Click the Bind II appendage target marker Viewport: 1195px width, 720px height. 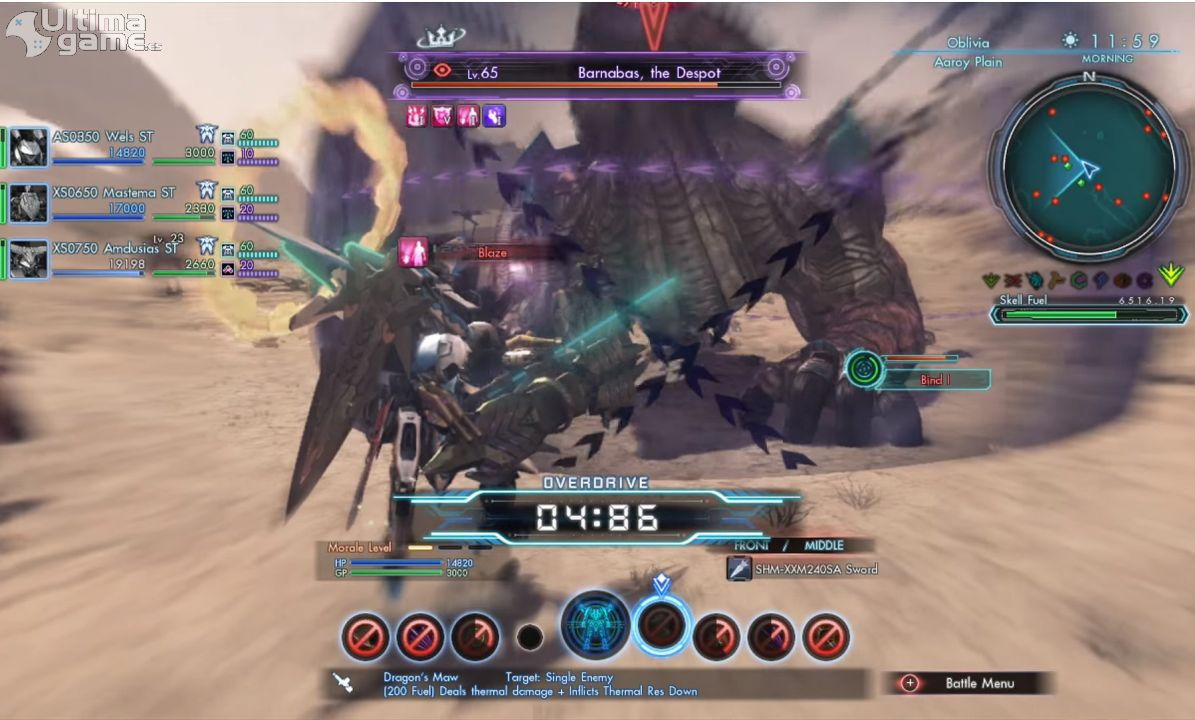tap(864, 369)
